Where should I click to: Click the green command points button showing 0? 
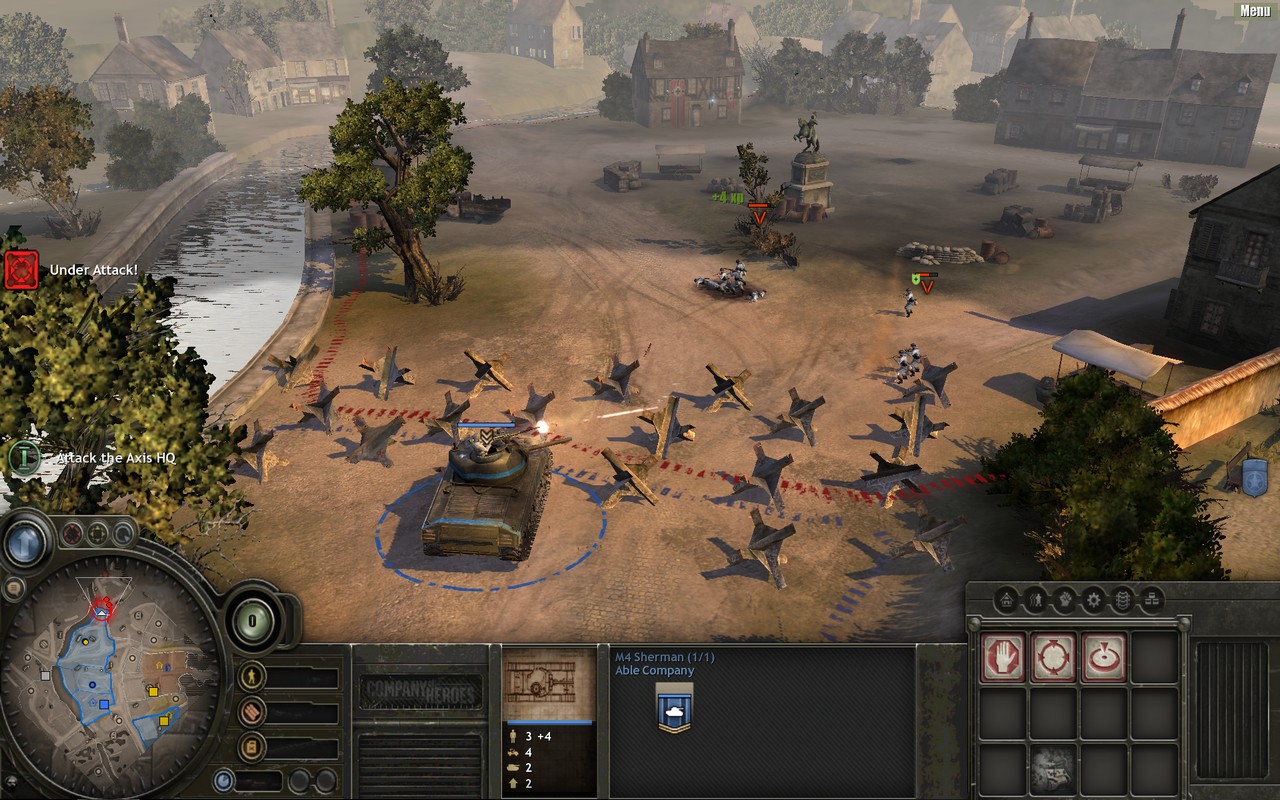(x=254, y=621)
